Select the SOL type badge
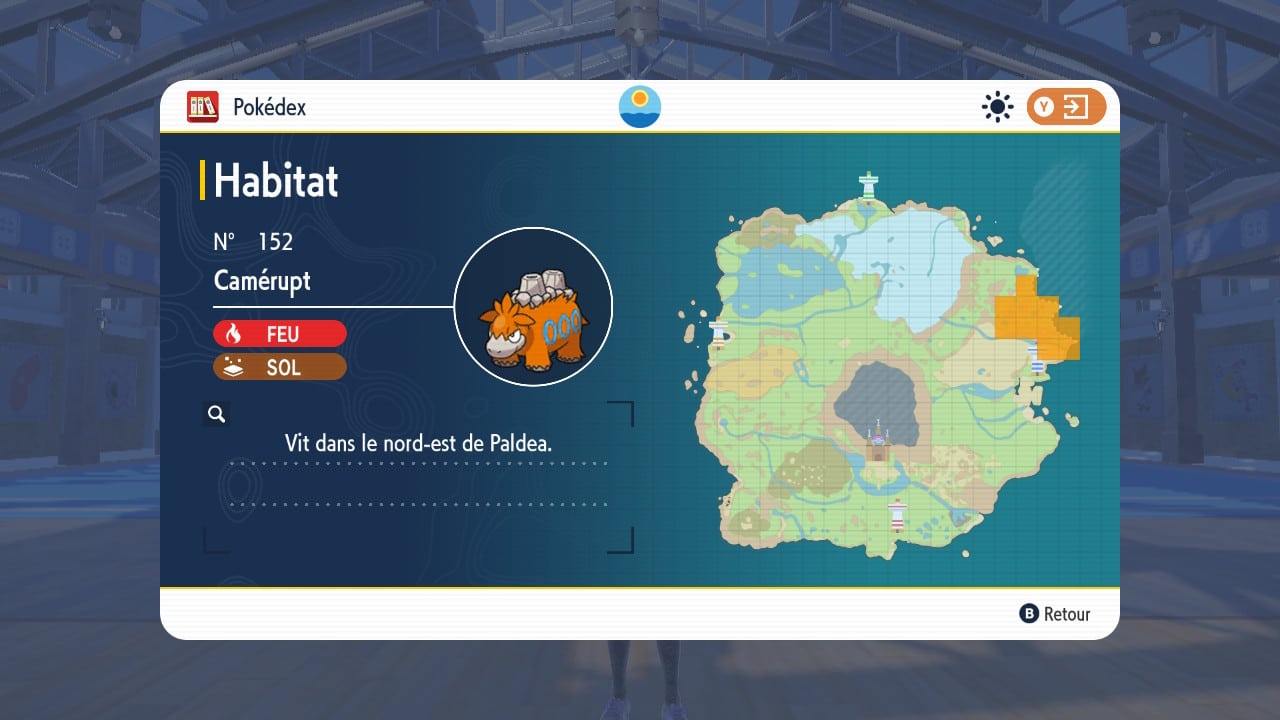 (280, 367)
